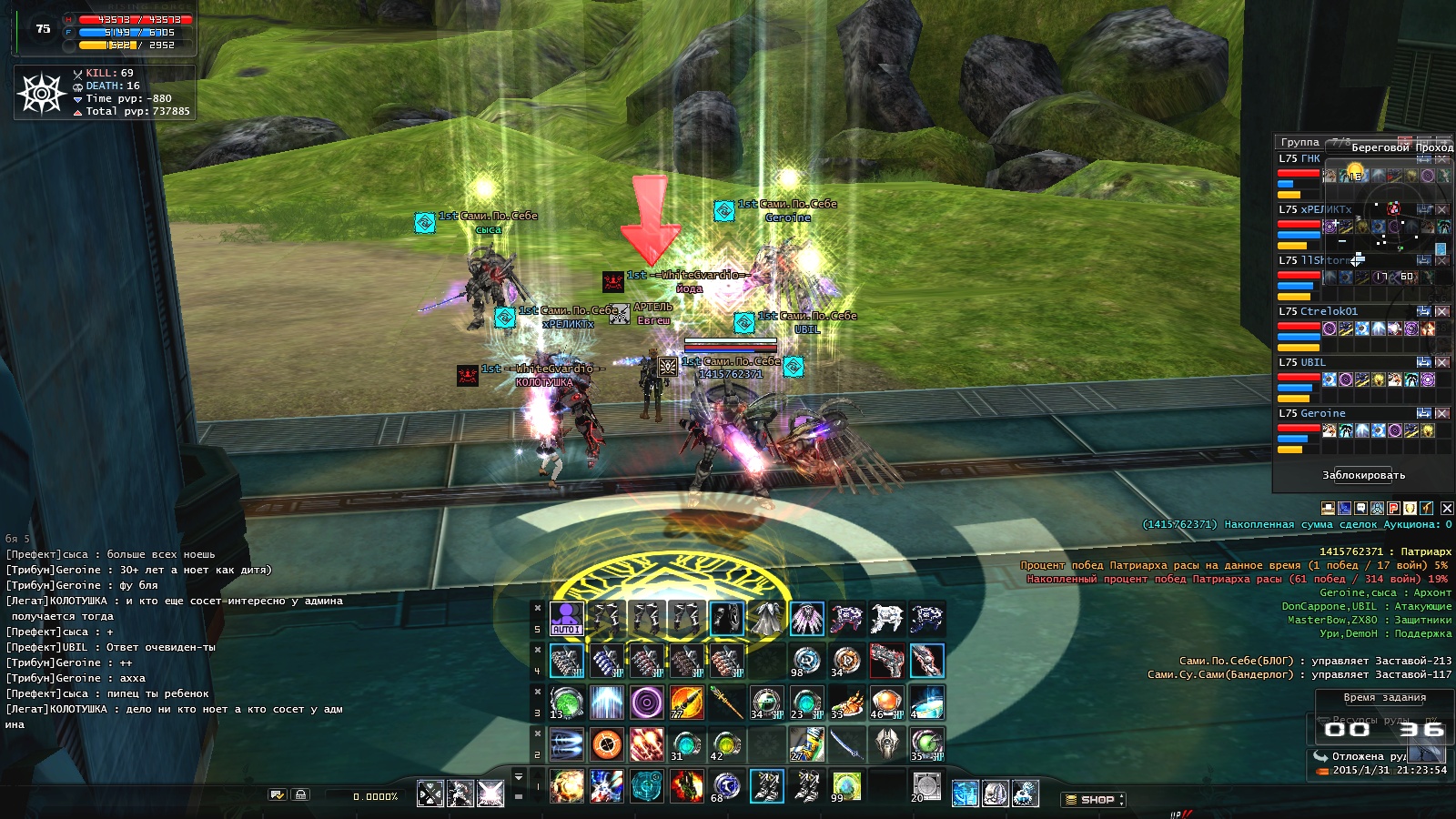This screenshot has height=819, width=1456.
Task: Select the white cloak armor slot
Action: click(766, 619)
